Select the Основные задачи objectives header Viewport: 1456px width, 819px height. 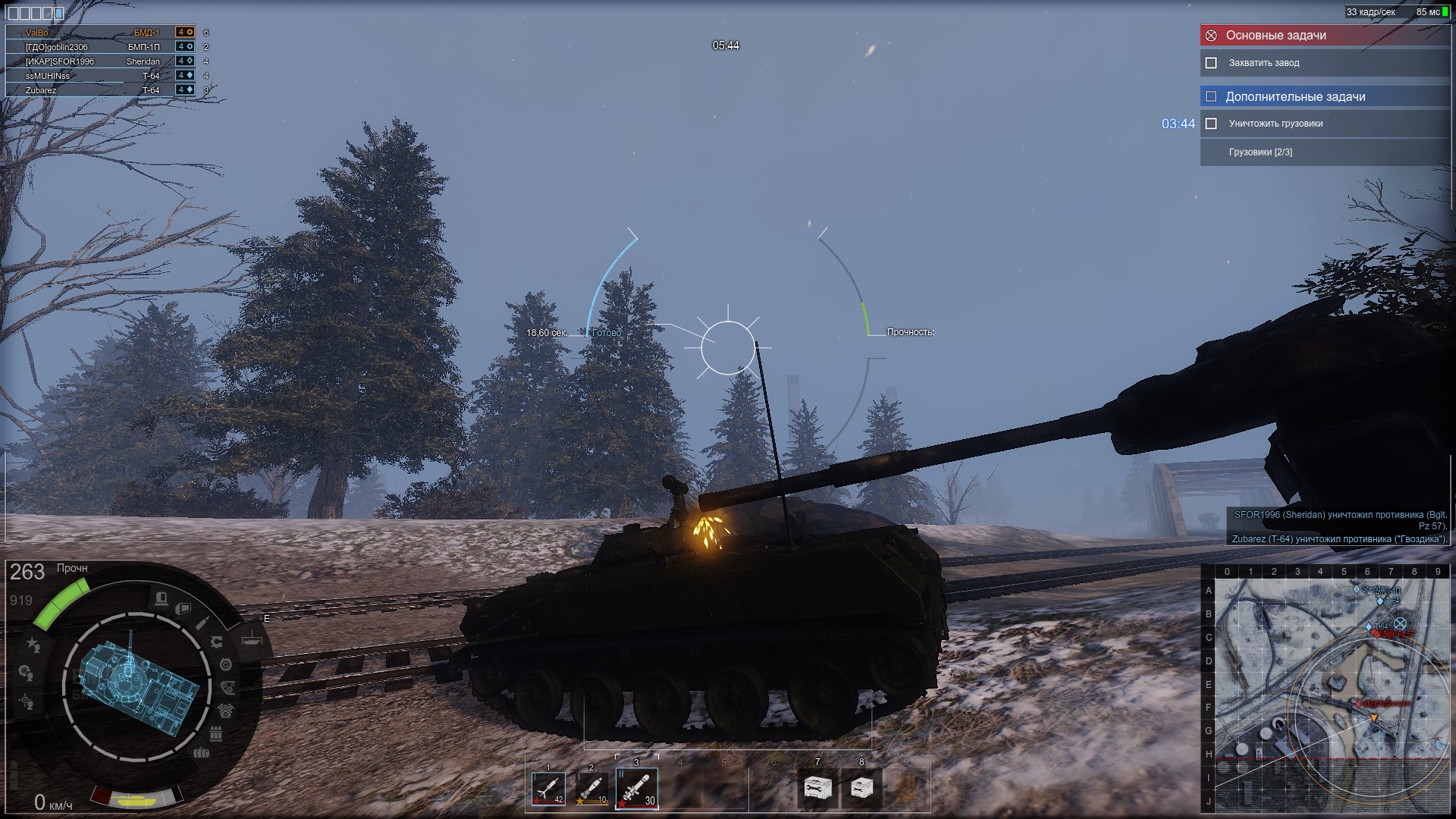coord(1324,35)
